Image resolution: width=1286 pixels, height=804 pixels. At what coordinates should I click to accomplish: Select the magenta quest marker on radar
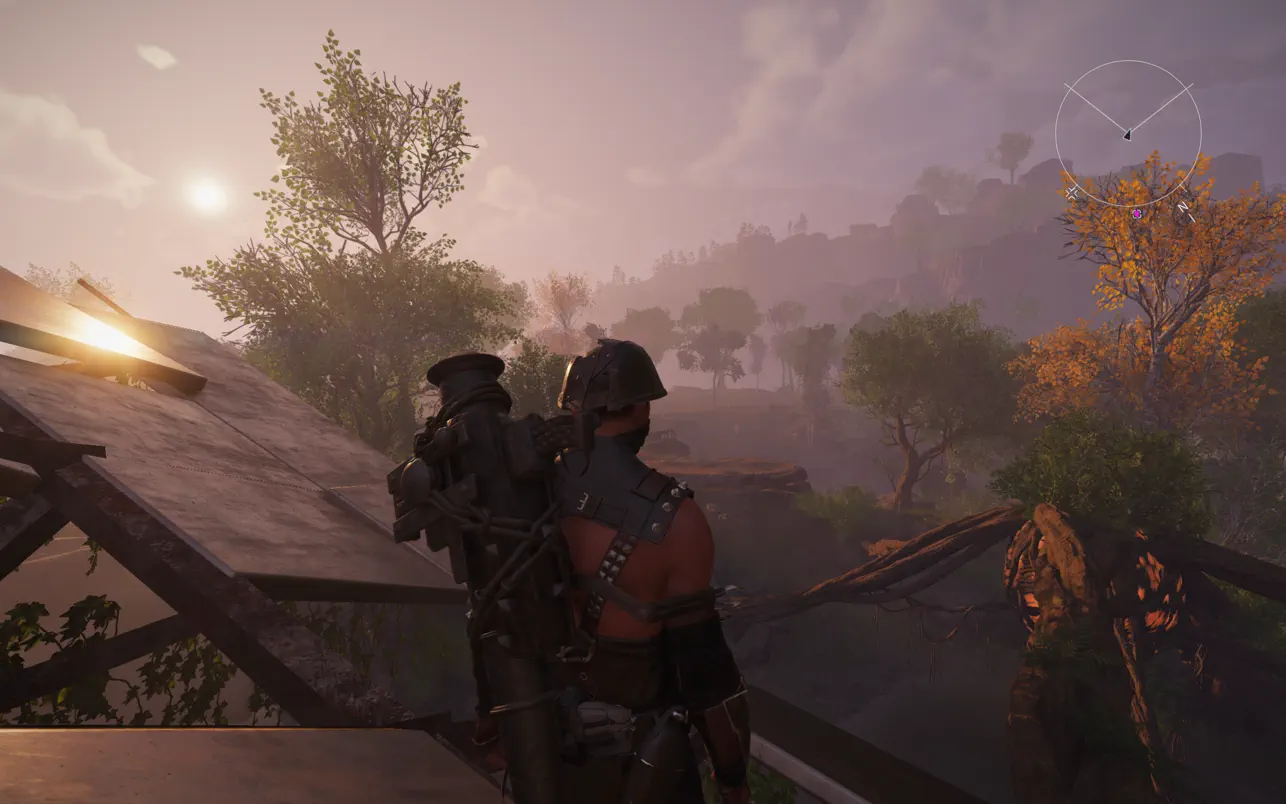[1137, 213]
